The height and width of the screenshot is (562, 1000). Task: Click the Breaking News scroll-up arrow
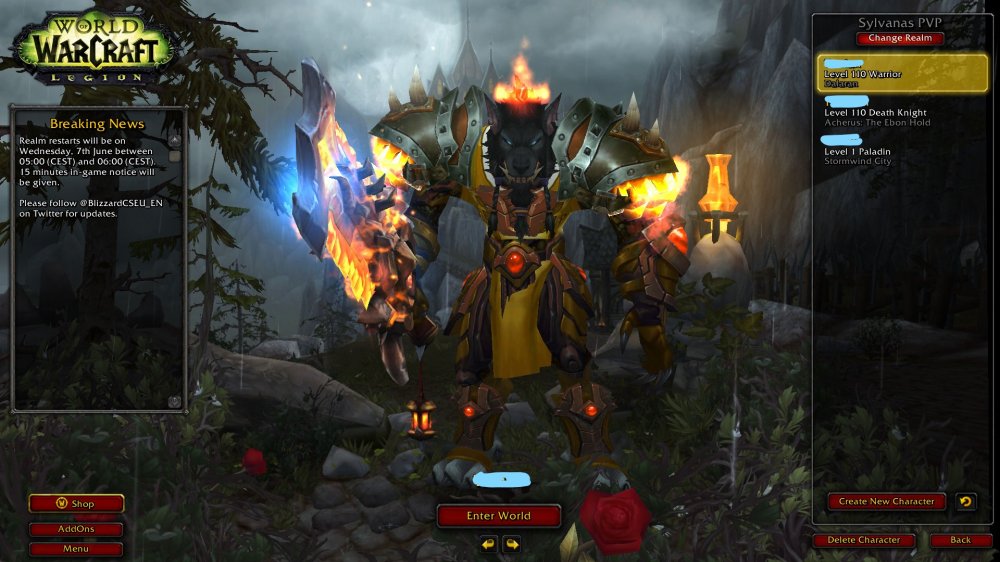pyautogui.click(x=174, y=141)
